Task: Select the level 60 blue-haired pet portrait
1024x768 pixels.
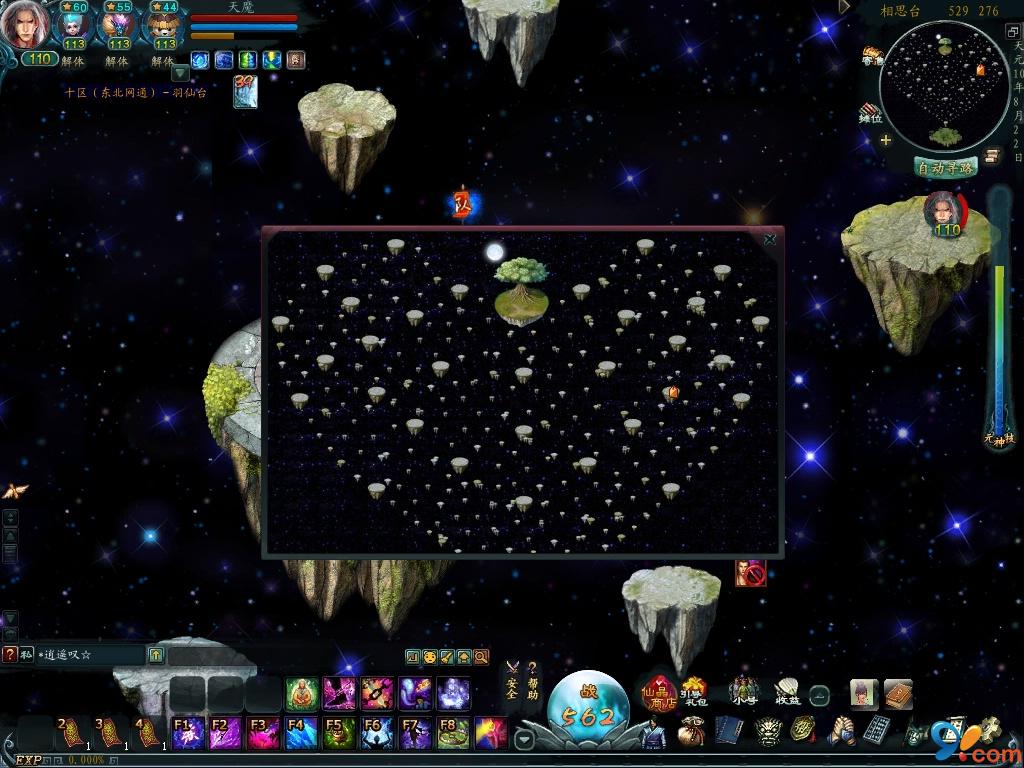Action: pyautogui.click(x=73, y=25)
